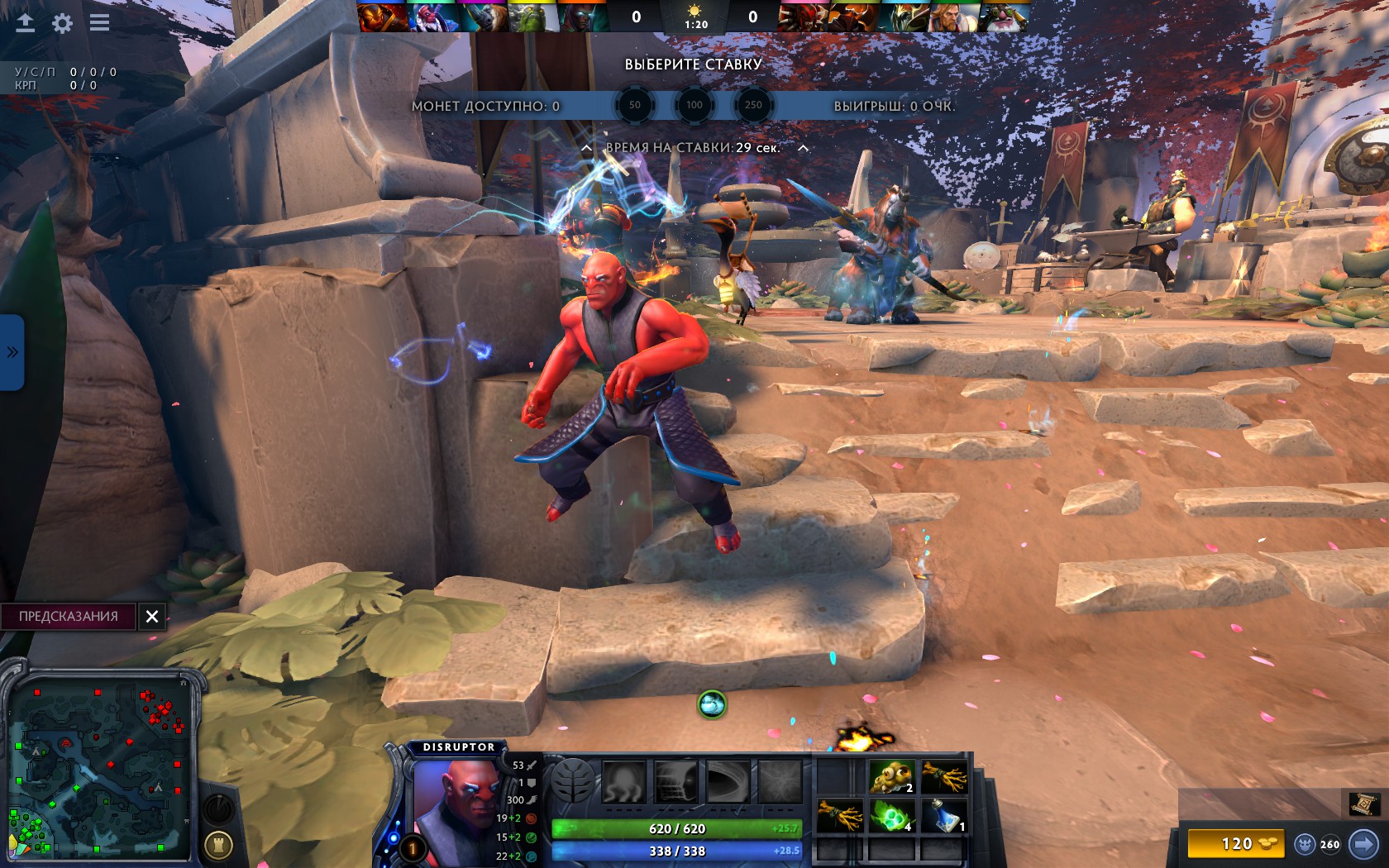Place a 50 coin wager

click(634, 105)
